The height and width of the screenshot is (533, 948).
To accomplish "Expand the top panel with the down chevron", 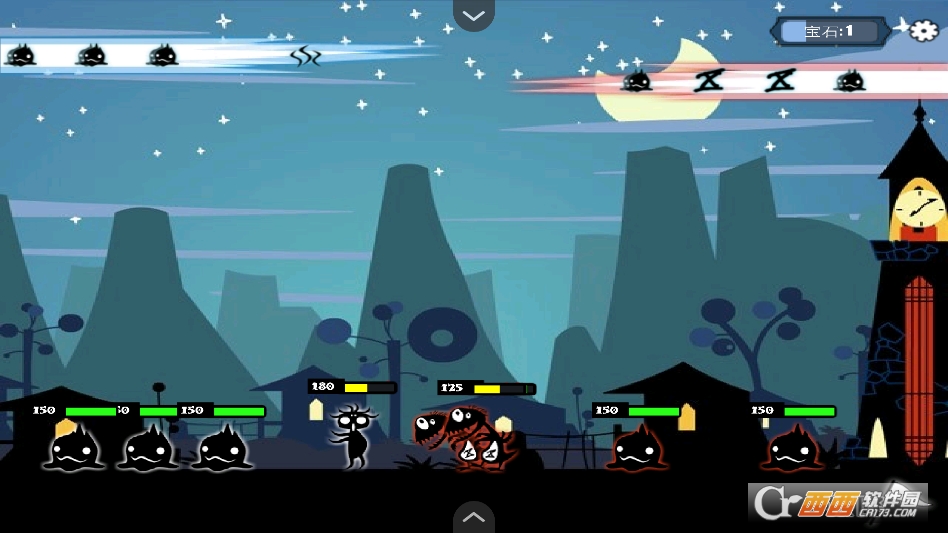I will click(474, 15).
